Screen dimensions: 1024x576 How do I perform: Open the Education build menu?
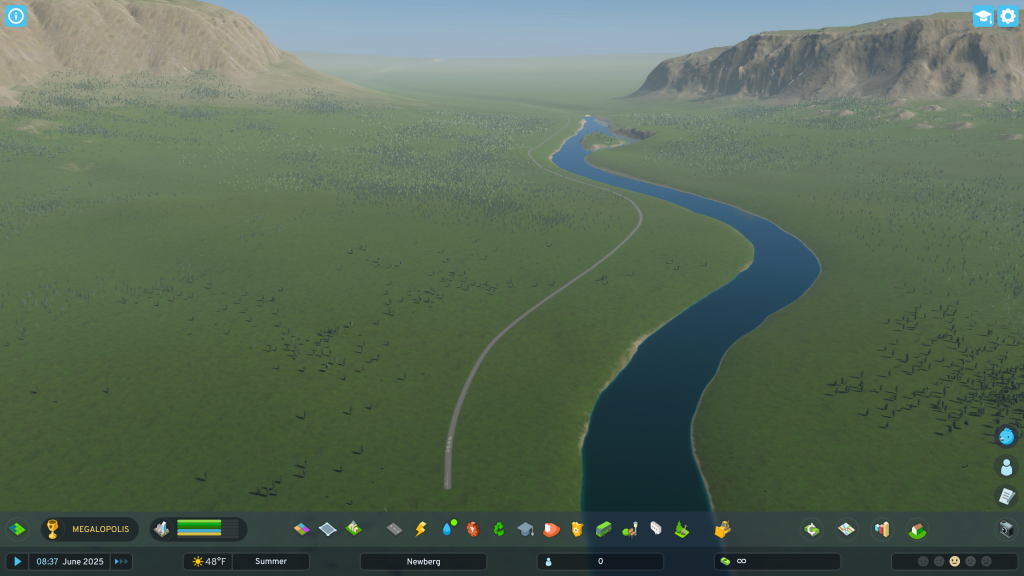(x=525, y=529)
